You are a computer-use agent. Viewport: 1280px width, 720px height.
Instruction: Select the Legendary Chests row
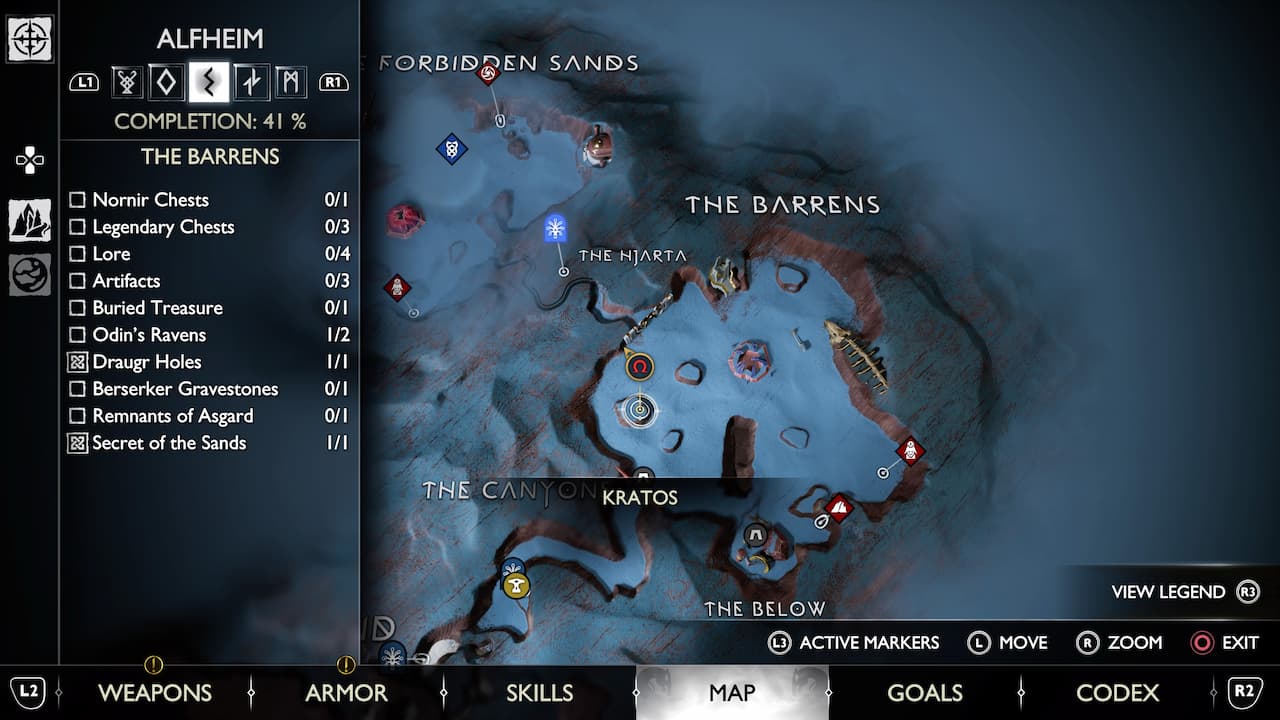pos(163,227)
